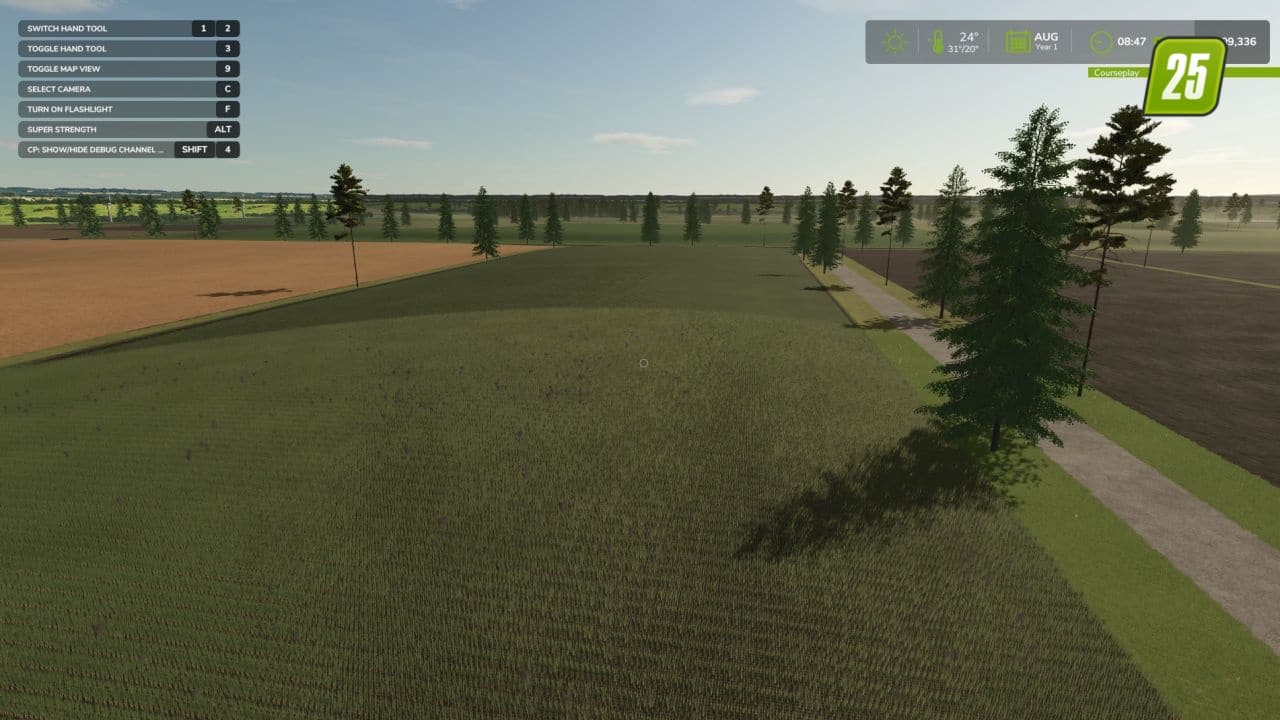1280x720 pixels.
Task: Click the Super Strength help entry
Action: (120, 129)
